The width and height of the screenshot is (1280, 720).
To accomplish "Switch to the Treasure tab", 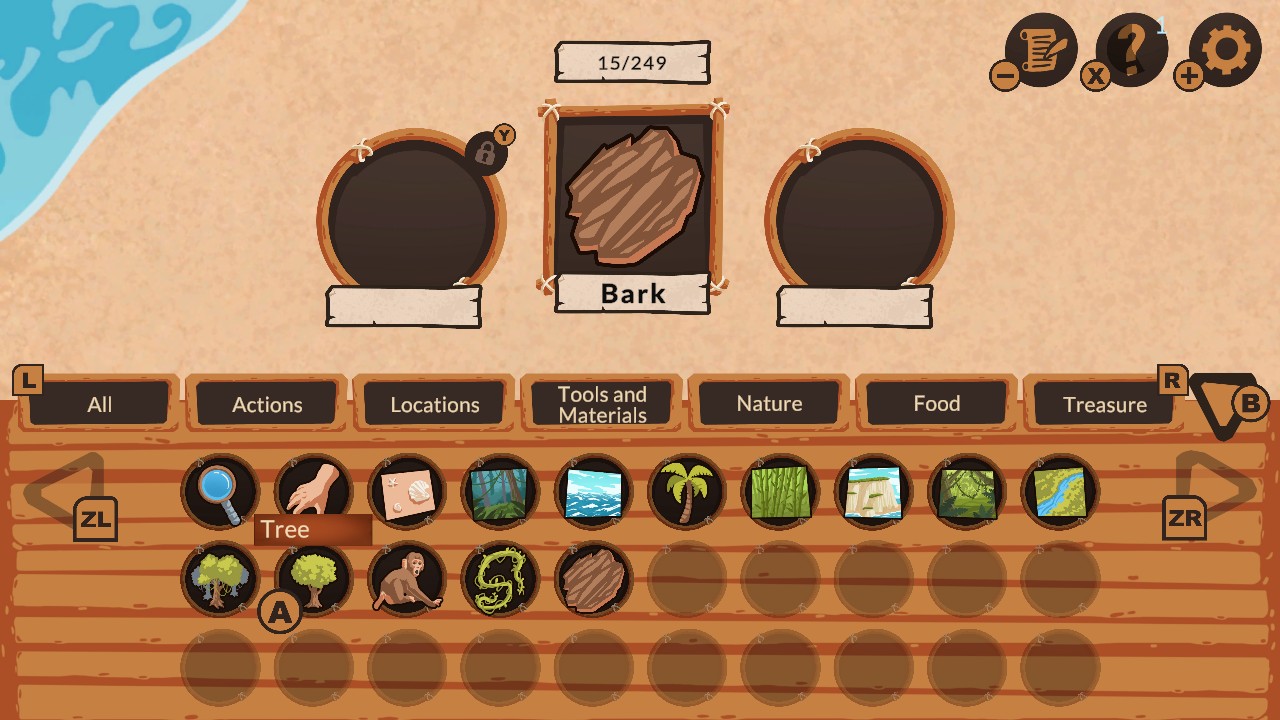I will click(1105, 404).
